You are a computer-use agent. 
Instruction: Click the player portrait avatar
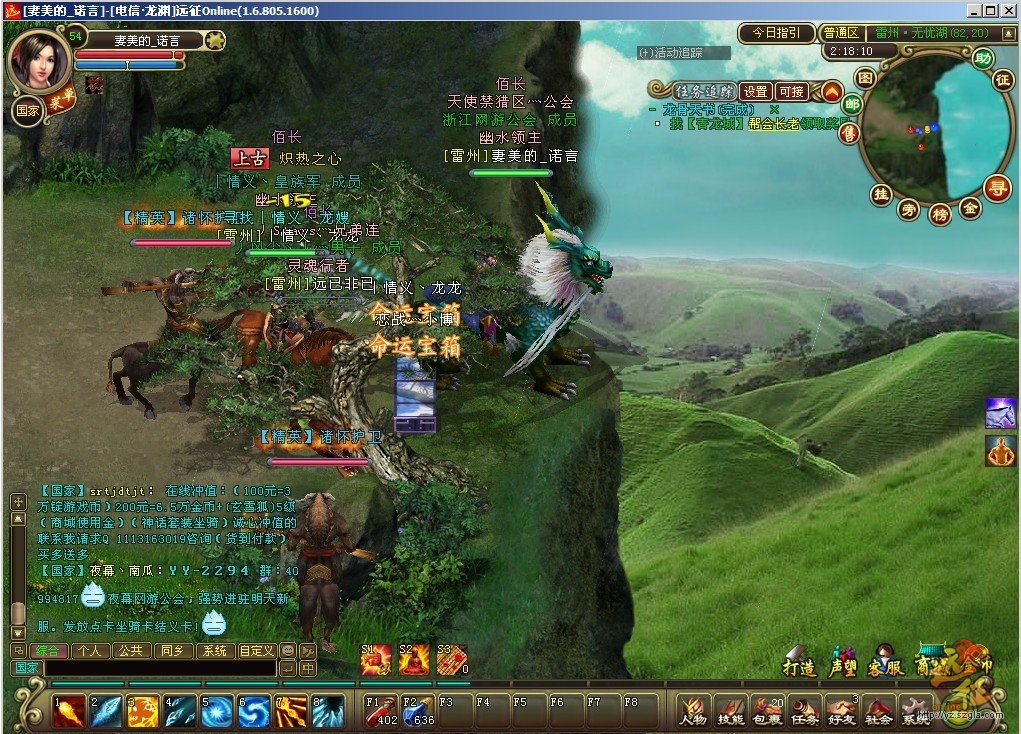point(40,59)
